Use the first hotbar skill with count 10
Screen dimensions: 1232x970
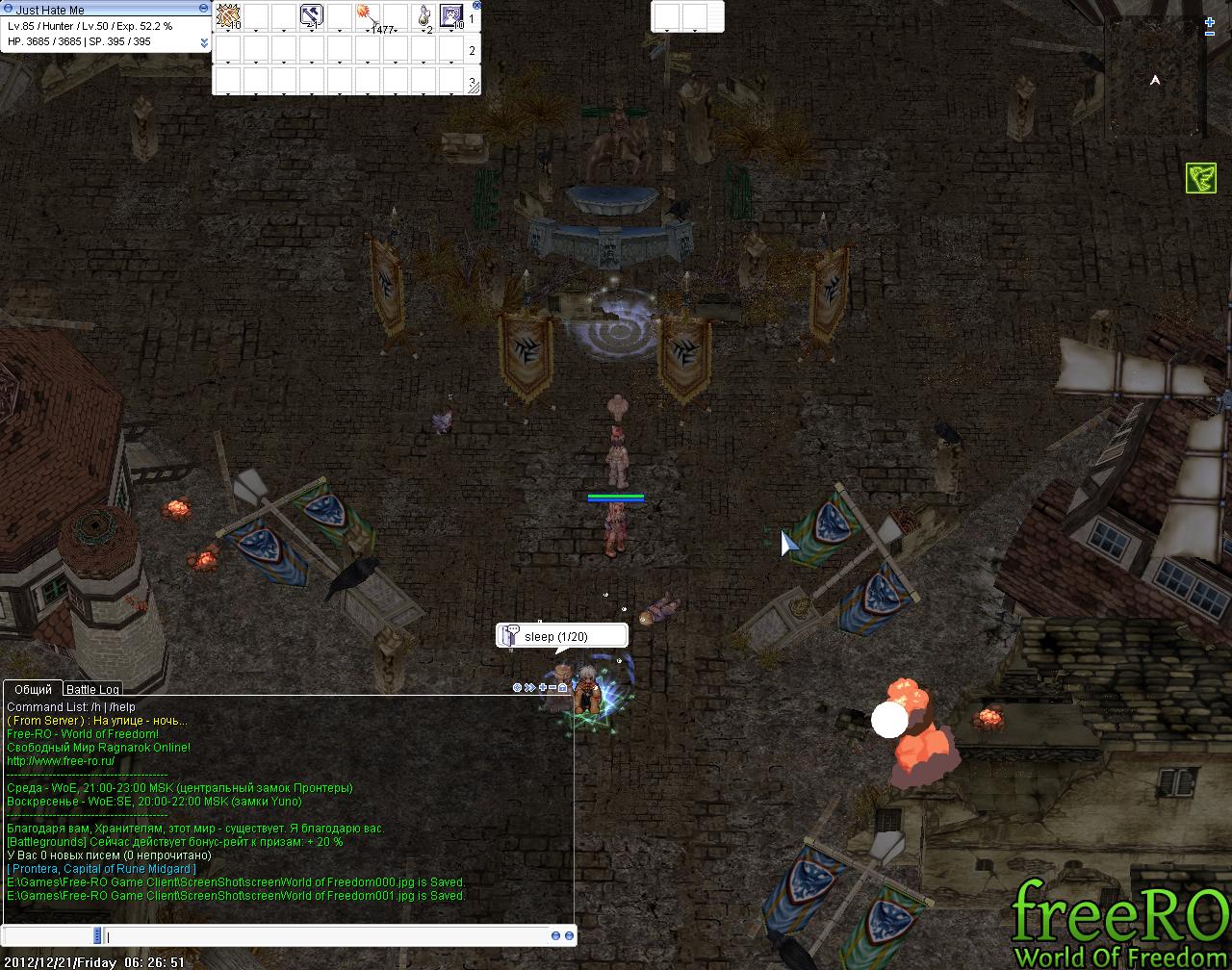[x=228, y=16]
